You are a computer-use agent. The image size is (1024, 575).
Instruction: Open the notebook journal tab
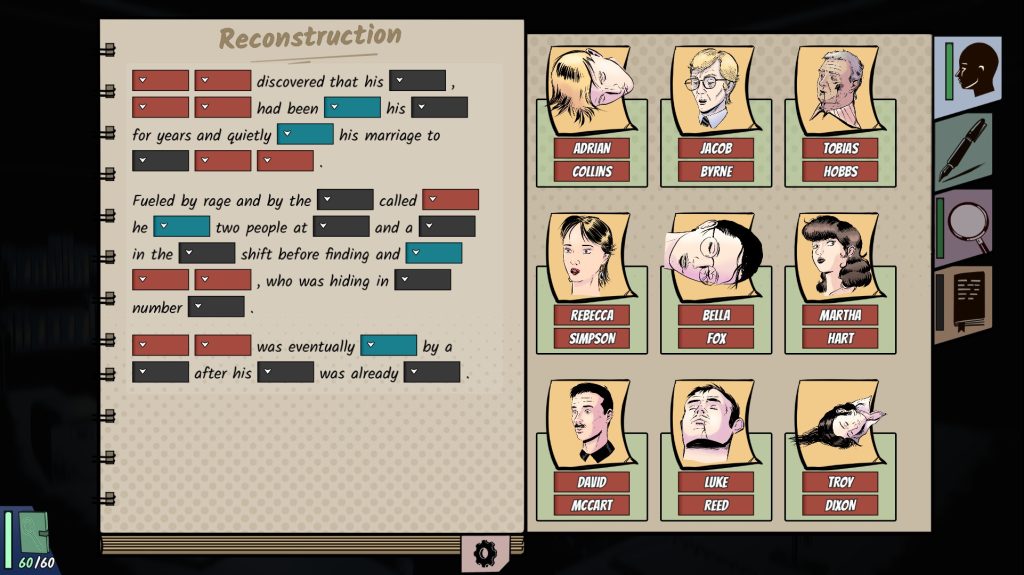point(966,303)
